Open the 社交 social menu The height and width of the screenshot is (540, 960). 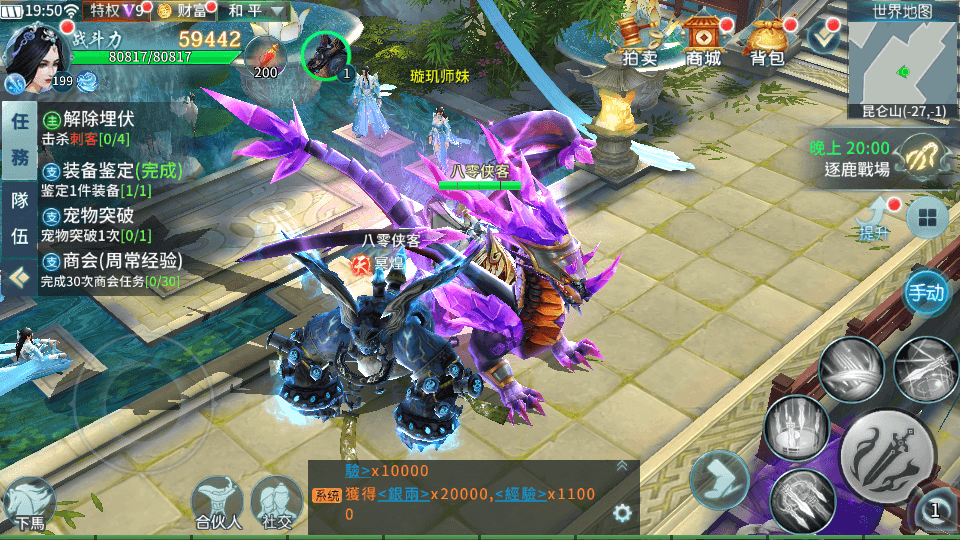pos(277,502)
